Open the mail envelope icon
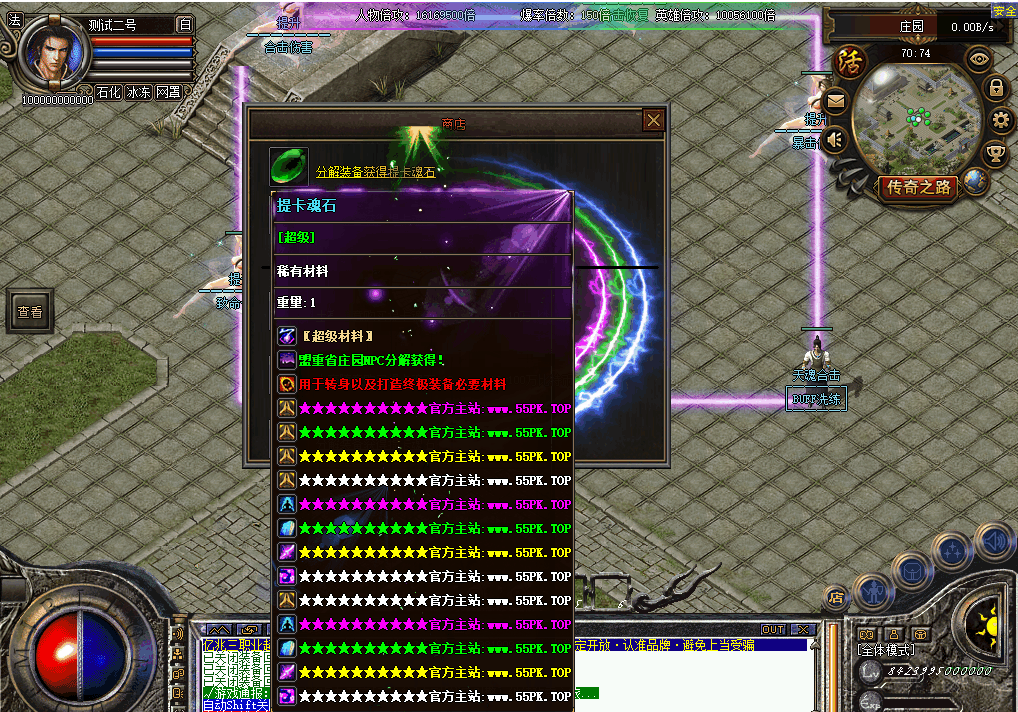This screenshot has width=1018, height=712. click(835, 100)
